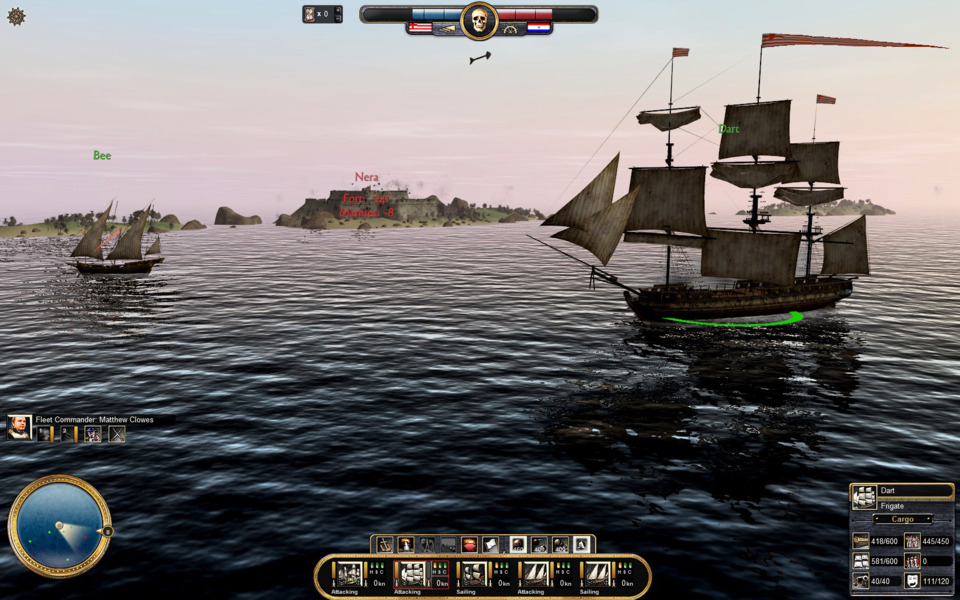Select the Fleet Commander Matthew Clowes portrait
This screenshot has width=960, height=600.
point(19,427)
